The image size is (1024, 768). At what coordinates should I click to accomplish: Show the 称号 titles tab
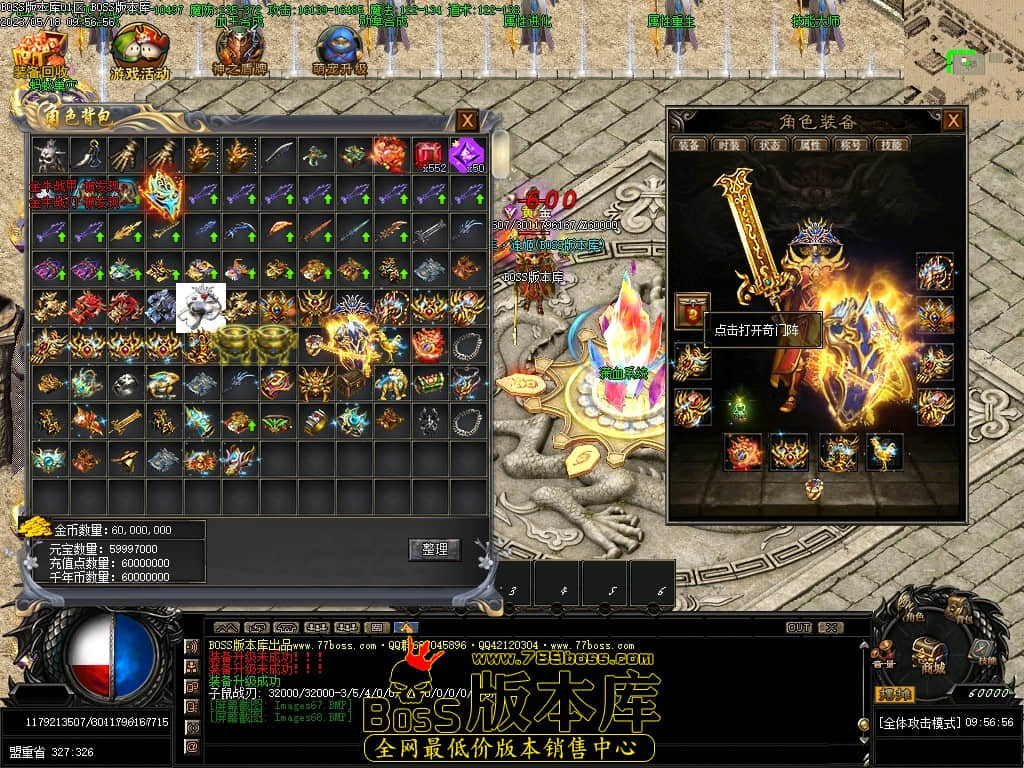[850, 145]
